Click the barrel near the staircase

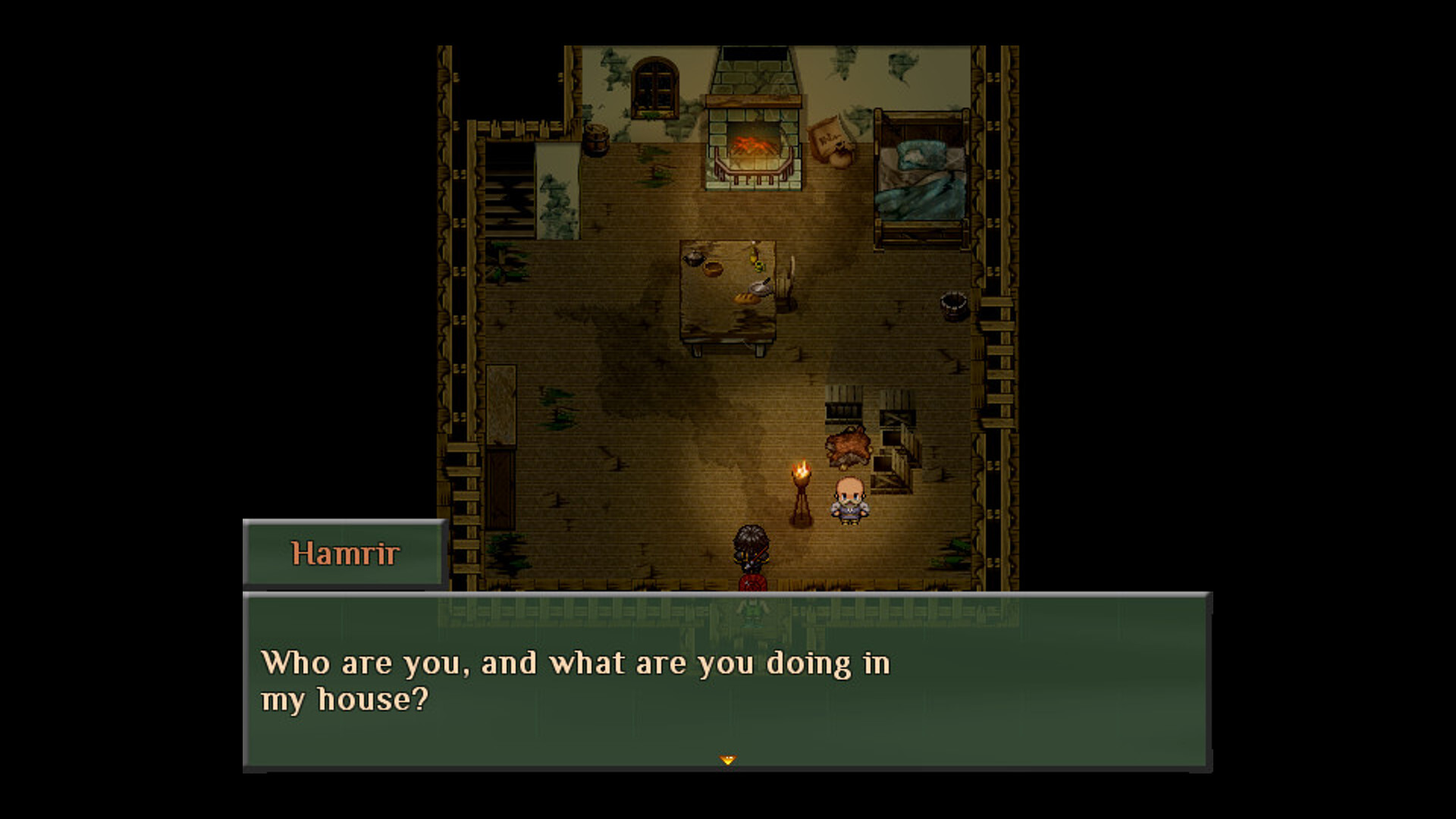click(596, 140)
